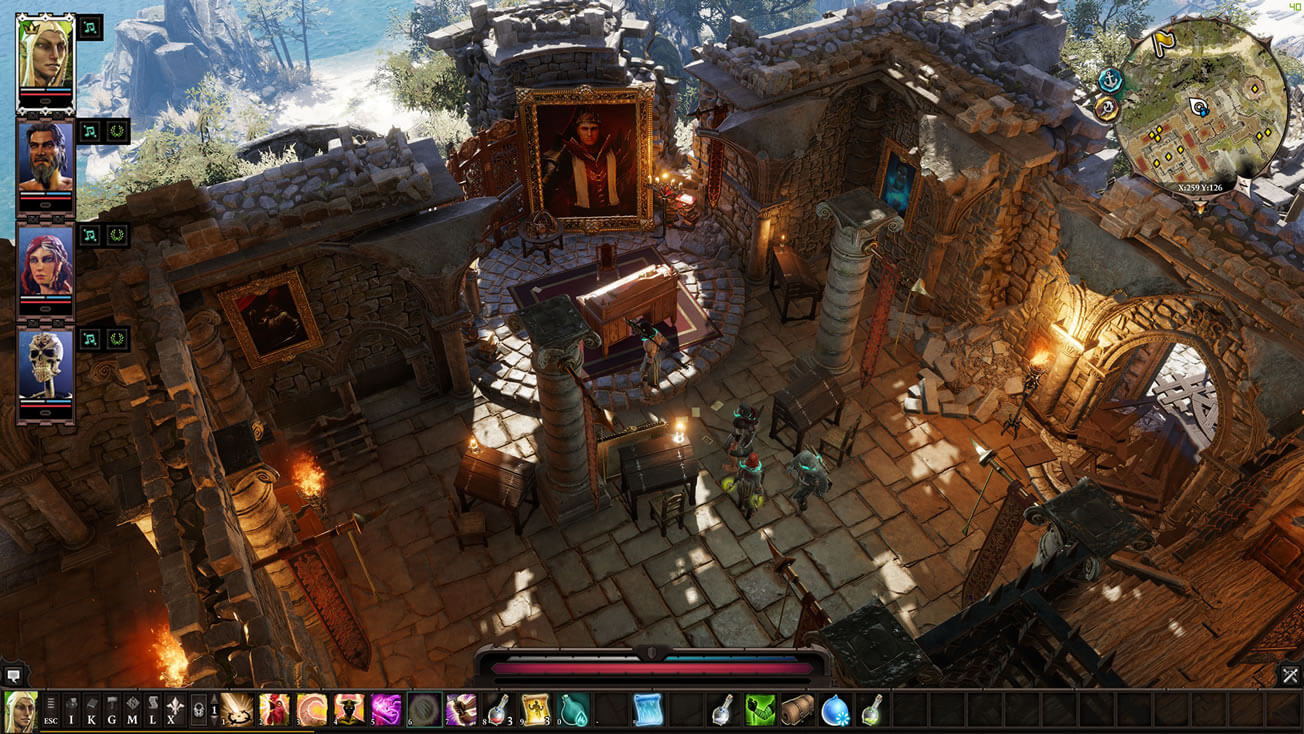Image resolution: width=1304 pixels, height=734 pixels.
Task: Open the map with M button
Action: [132, 710]
